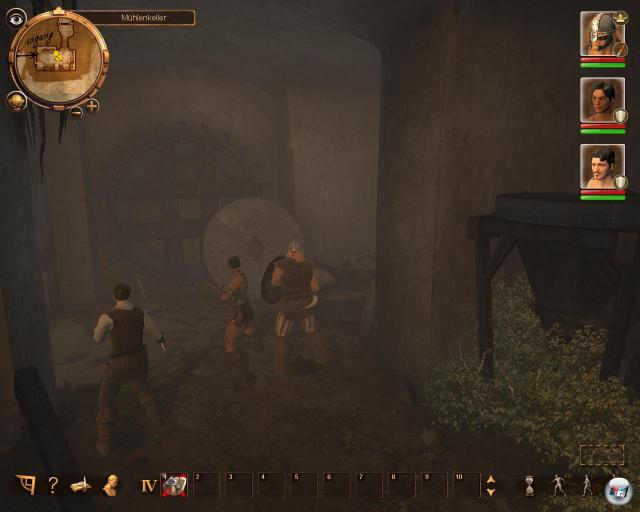Click the pointing hand icon
Screen dimensions: 640x512
(81, 486)
